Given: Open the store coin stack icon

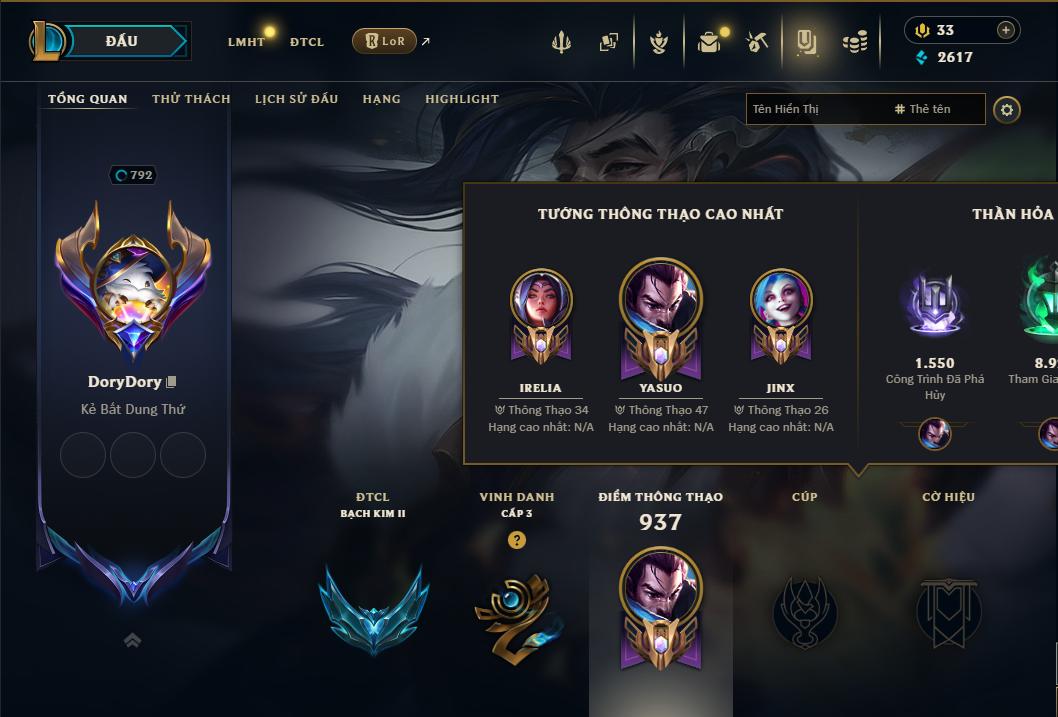Looking at the screenshot, I should [855, 42].
